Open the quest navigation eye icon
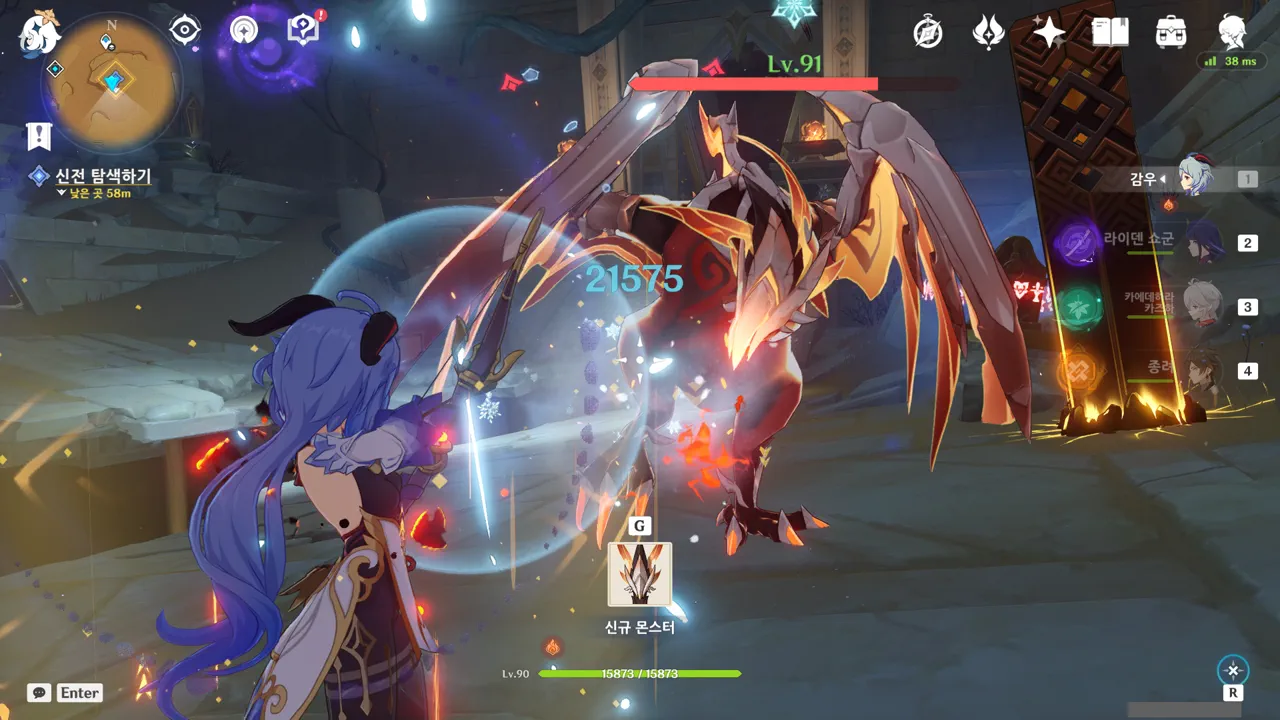 coord(185,30)
